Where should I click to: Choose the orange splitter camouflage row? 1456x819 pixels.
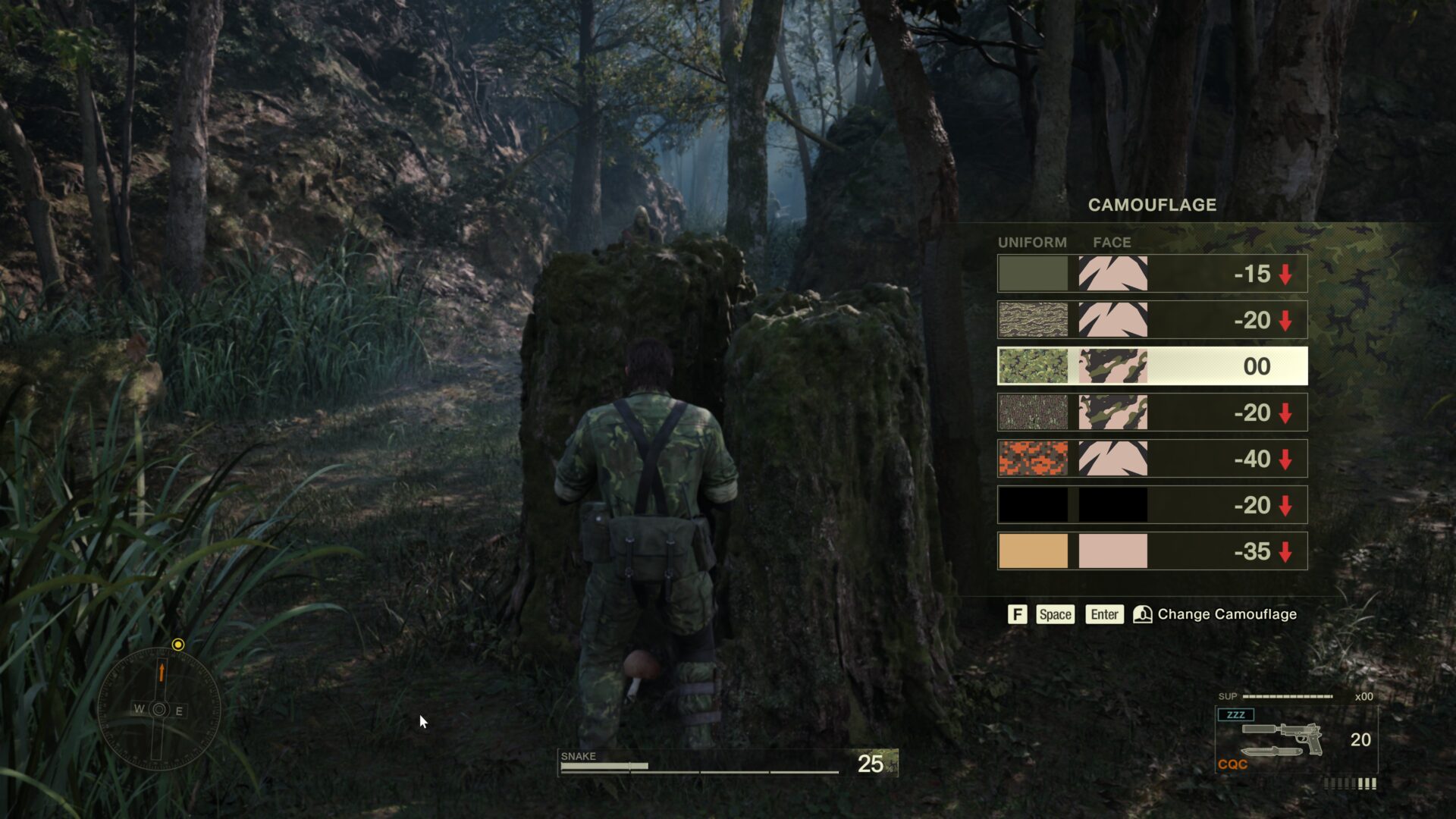1152,459
